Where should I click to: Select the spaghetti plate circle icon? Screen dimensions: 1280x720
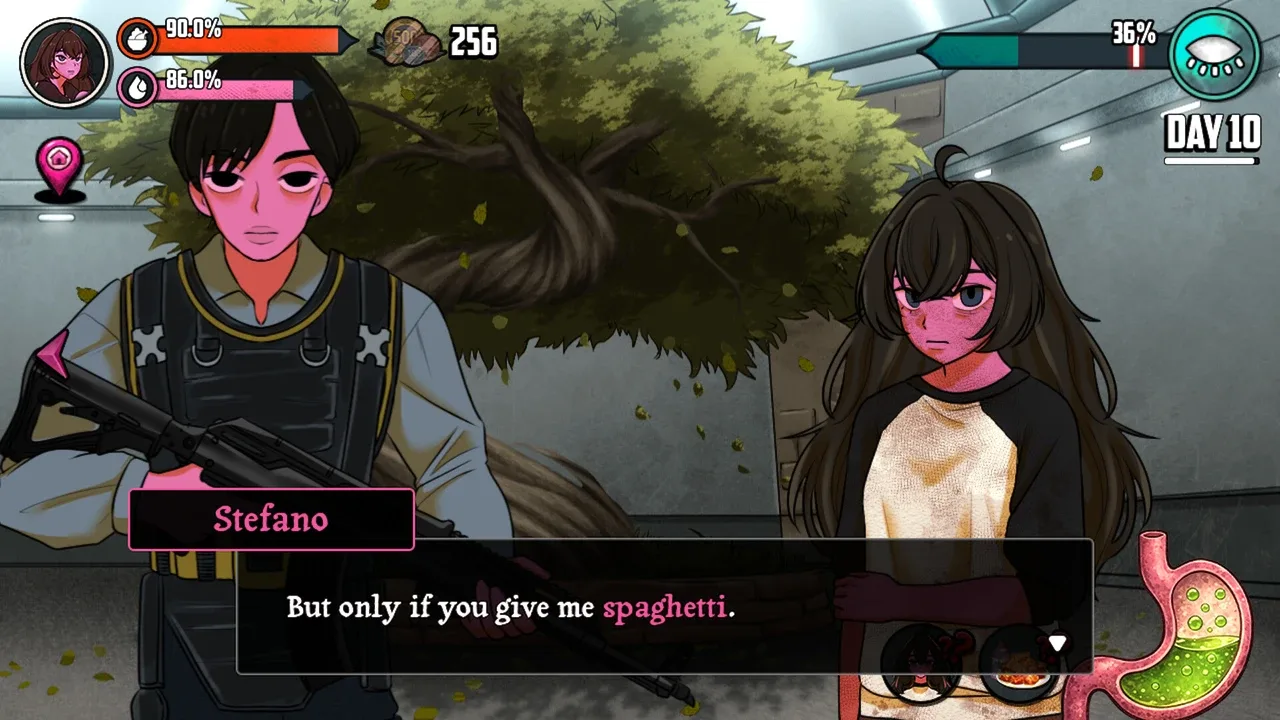(x=1020, y=666)
